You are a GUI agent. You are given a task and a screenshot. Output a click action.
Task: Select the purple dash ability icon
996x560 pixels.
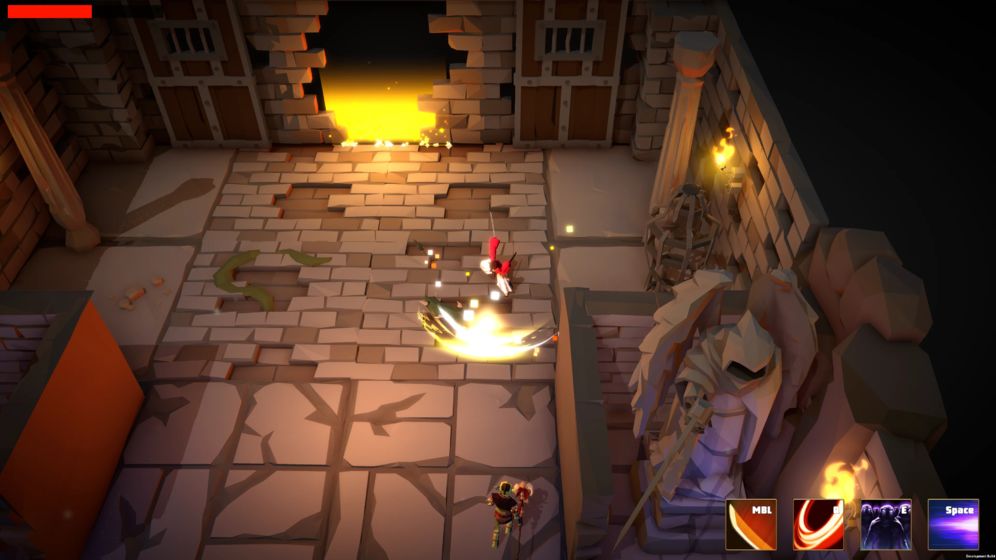pos(953,525)
